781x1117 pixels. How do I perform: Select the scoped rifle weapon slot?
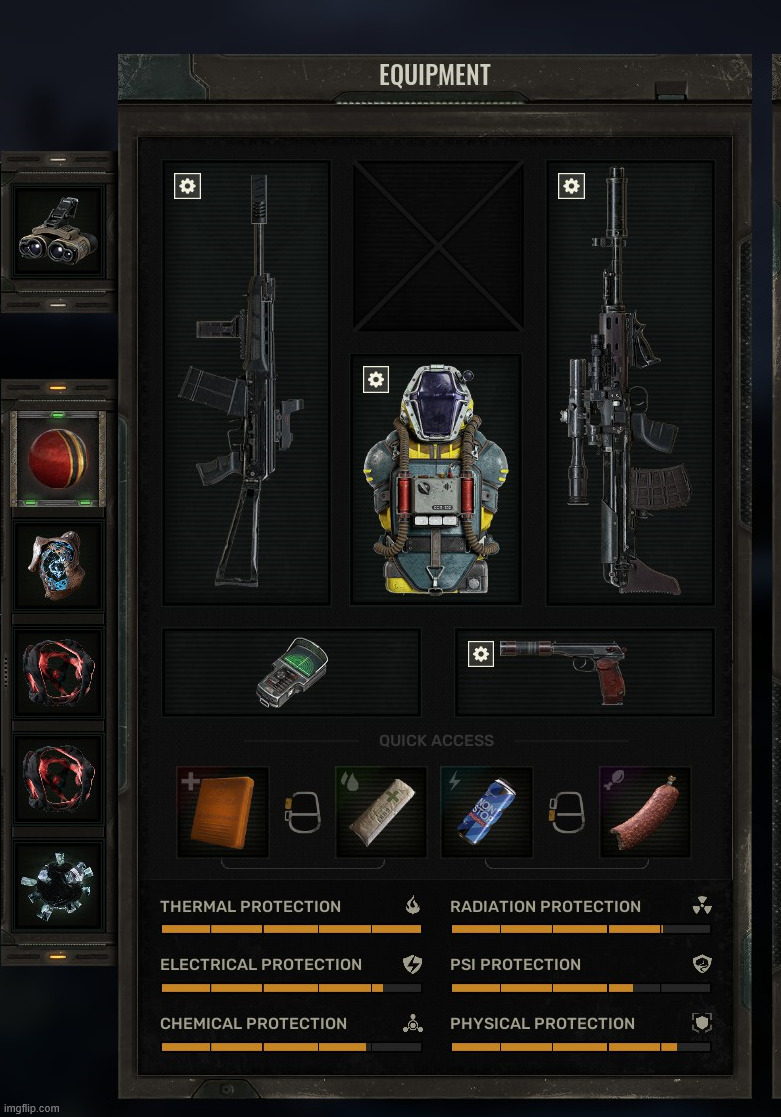click(x=630, y=385)
